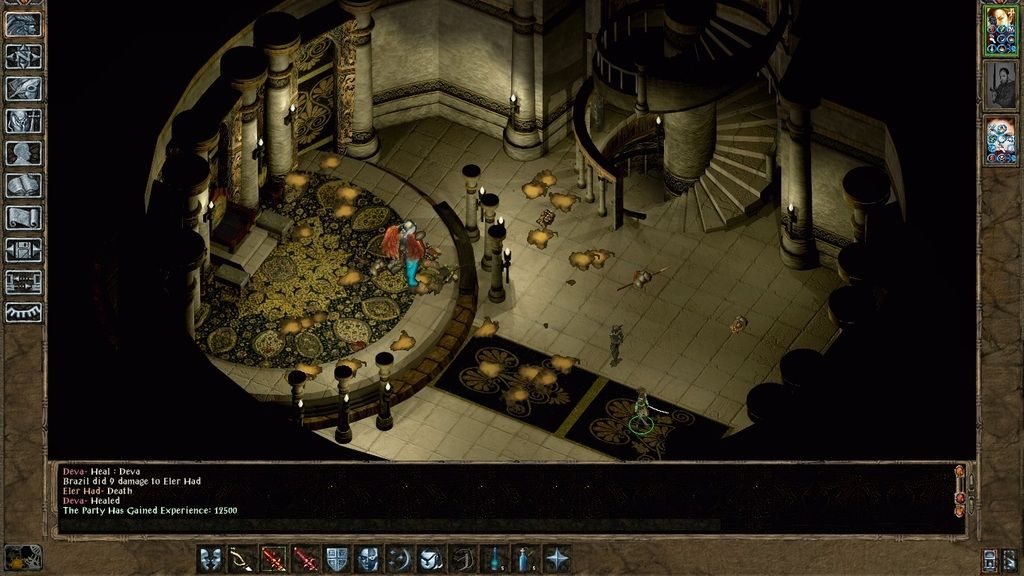Open the area map from the sidebar
Screen dimensions: 1024x576
coord(24,56)
